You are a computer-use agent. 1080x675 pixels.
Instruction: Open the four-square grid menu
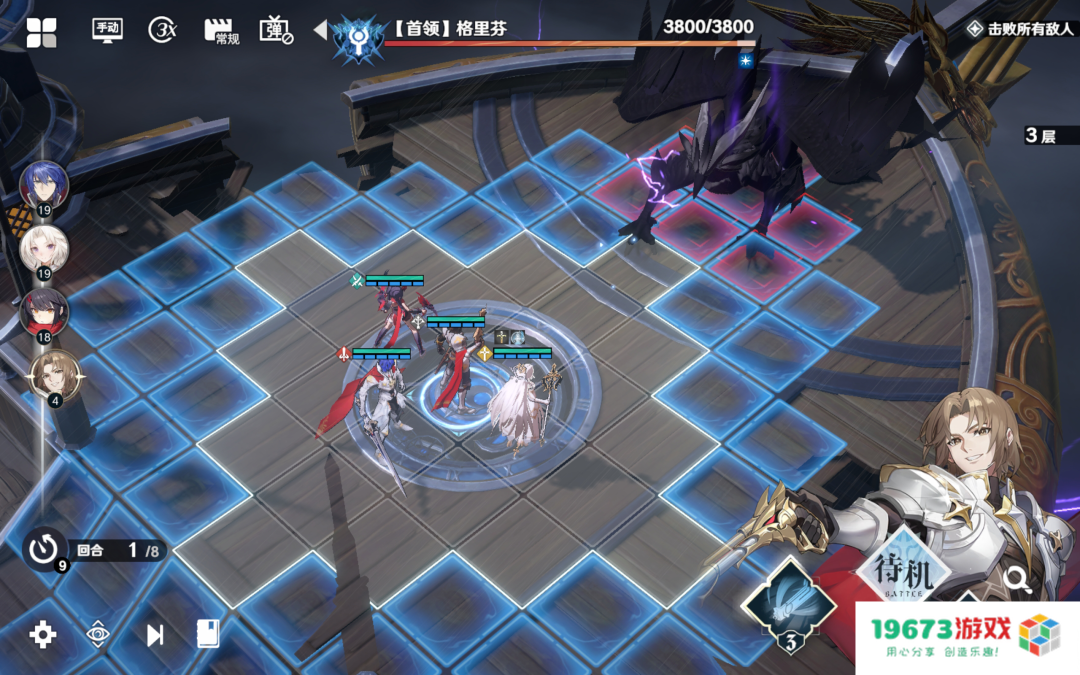tap(41, 32)
